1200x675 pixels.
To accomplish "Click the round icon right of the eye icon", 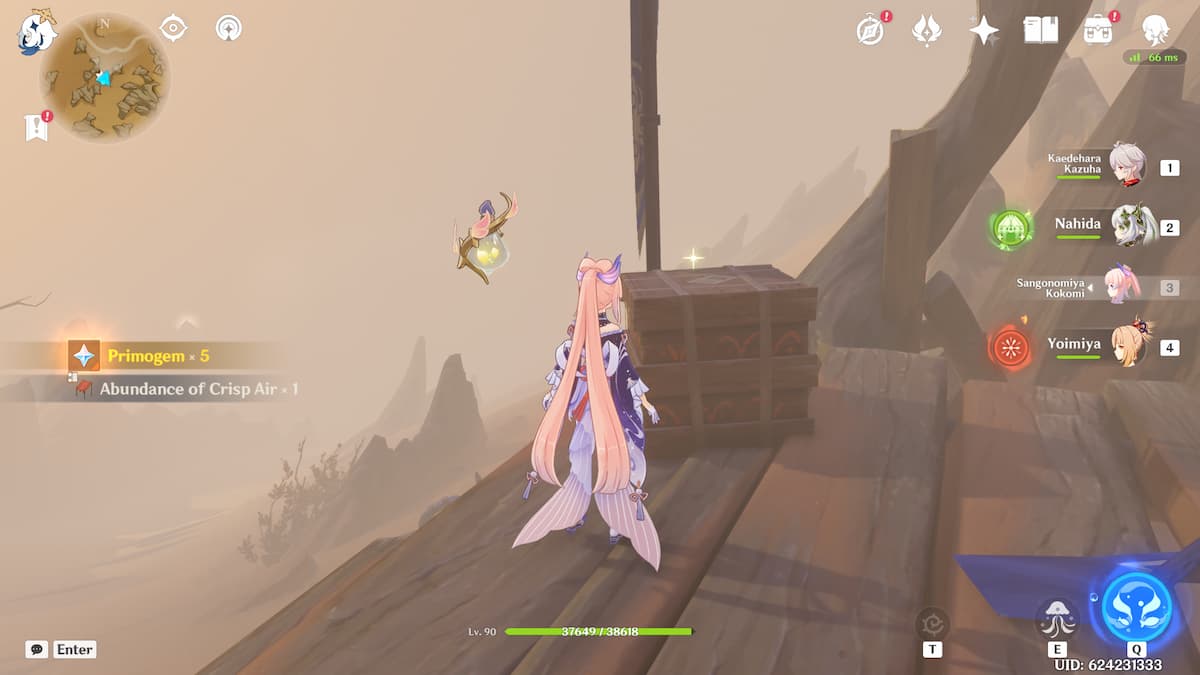I will [x=229, y=28].
